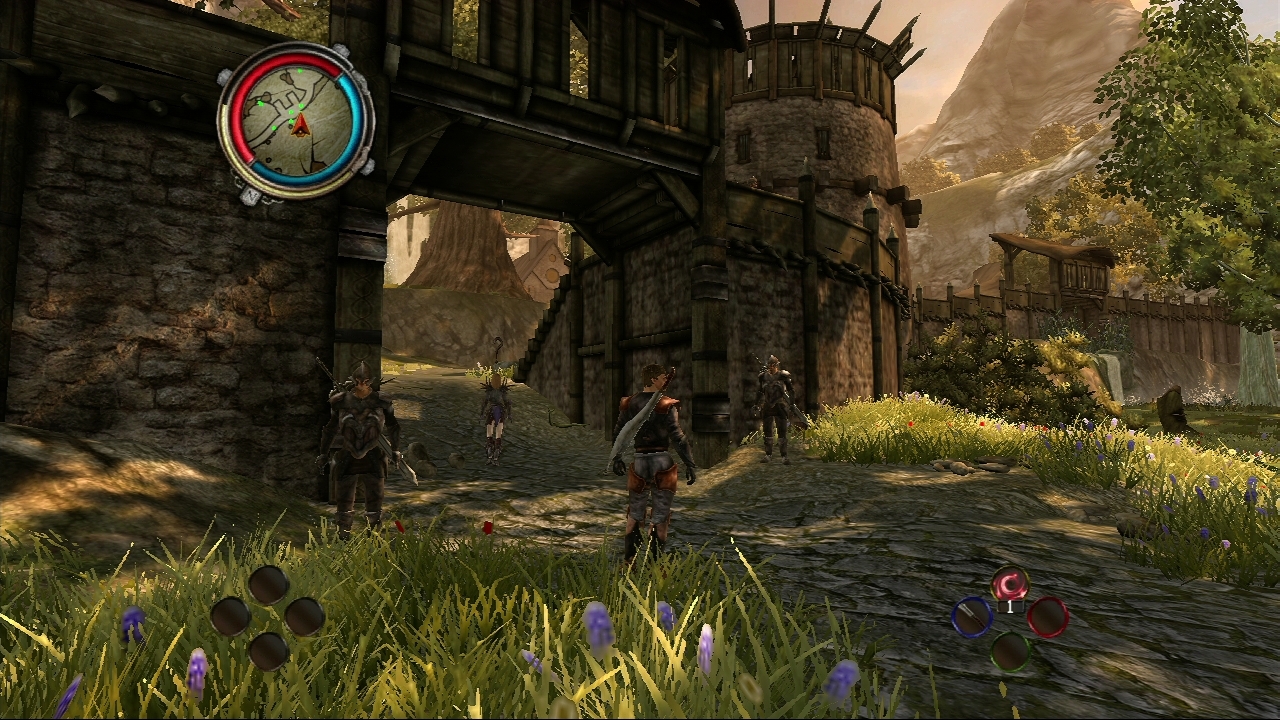
Task: Click the circular minimap
Action: 296,122
